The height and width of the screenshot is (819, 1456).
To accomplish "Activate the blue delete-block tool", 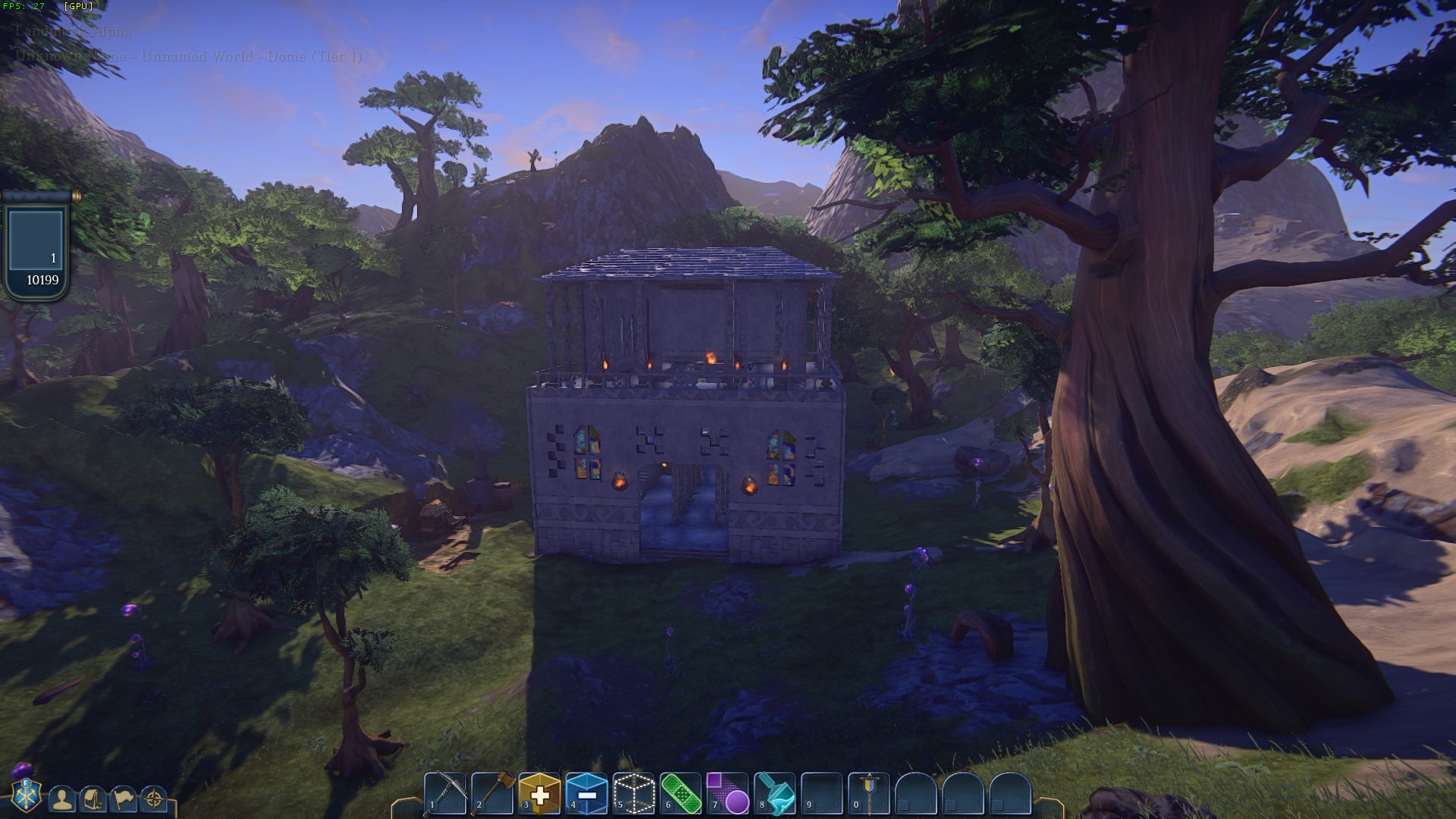I will click(586, 793).
